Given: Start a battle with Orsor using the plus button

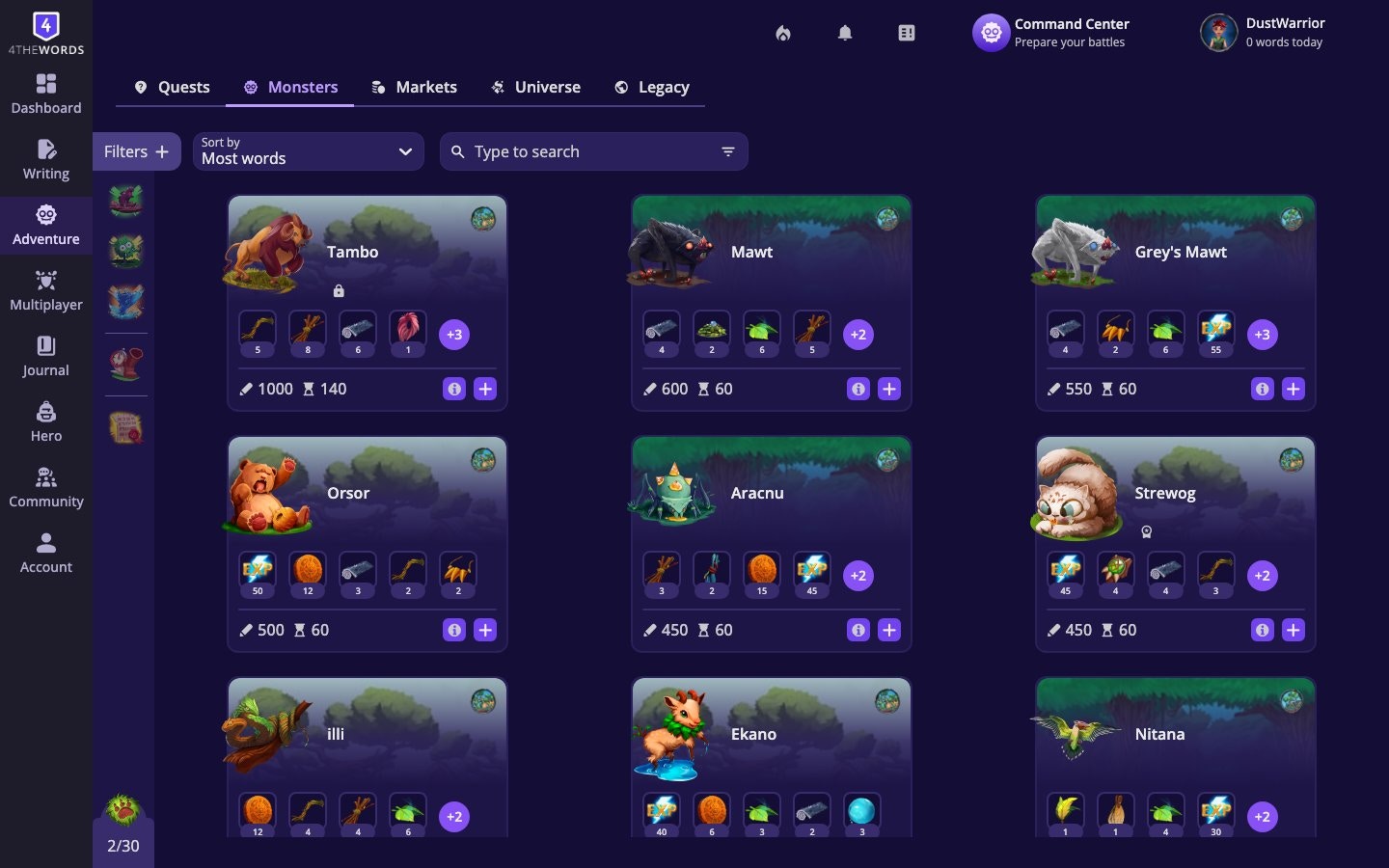Looking at the screenshot, I should coord(484,630).
